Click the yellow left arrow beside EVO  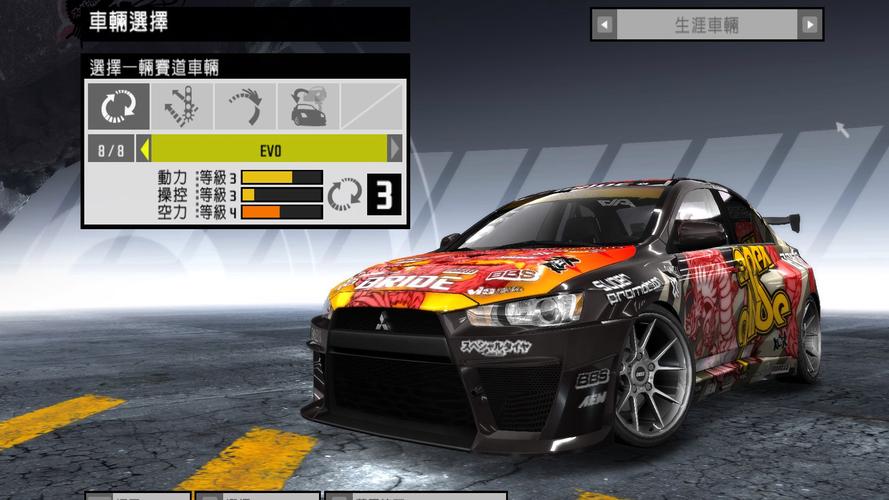pyautogui.click(x=144, y=150)
